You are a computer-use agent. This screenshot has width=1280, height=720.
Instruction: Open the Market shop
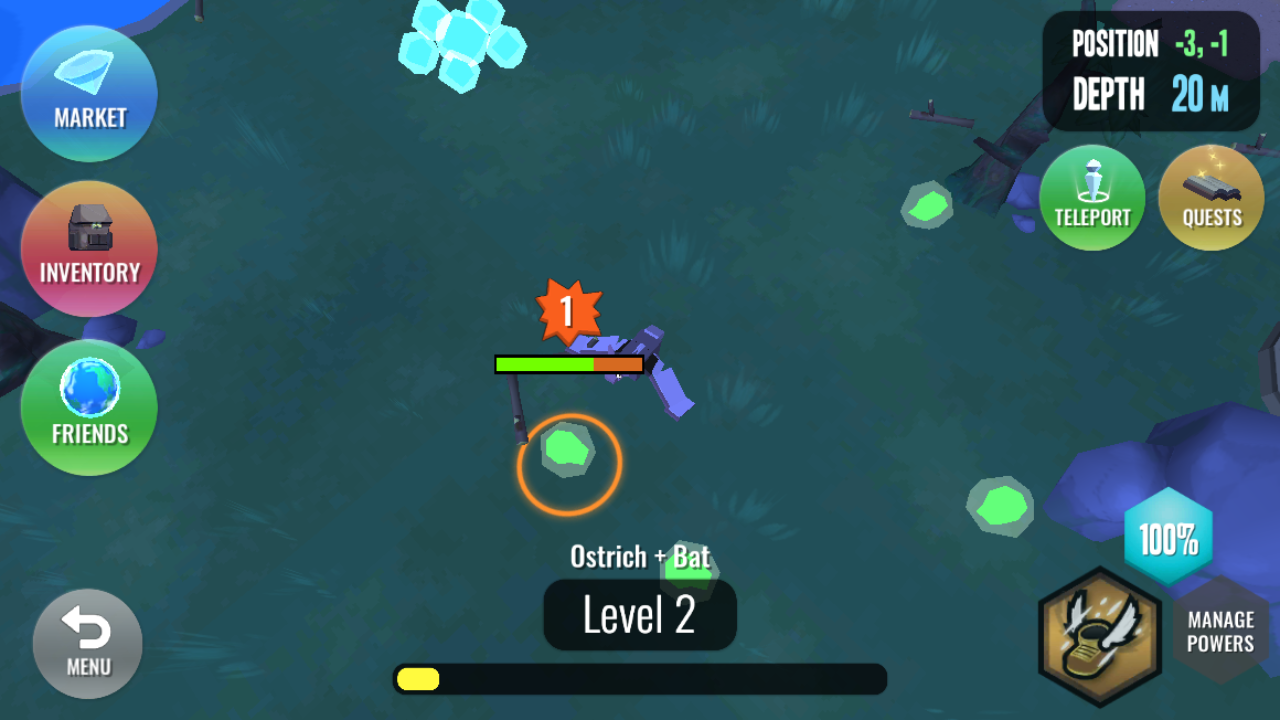[89, 94]
